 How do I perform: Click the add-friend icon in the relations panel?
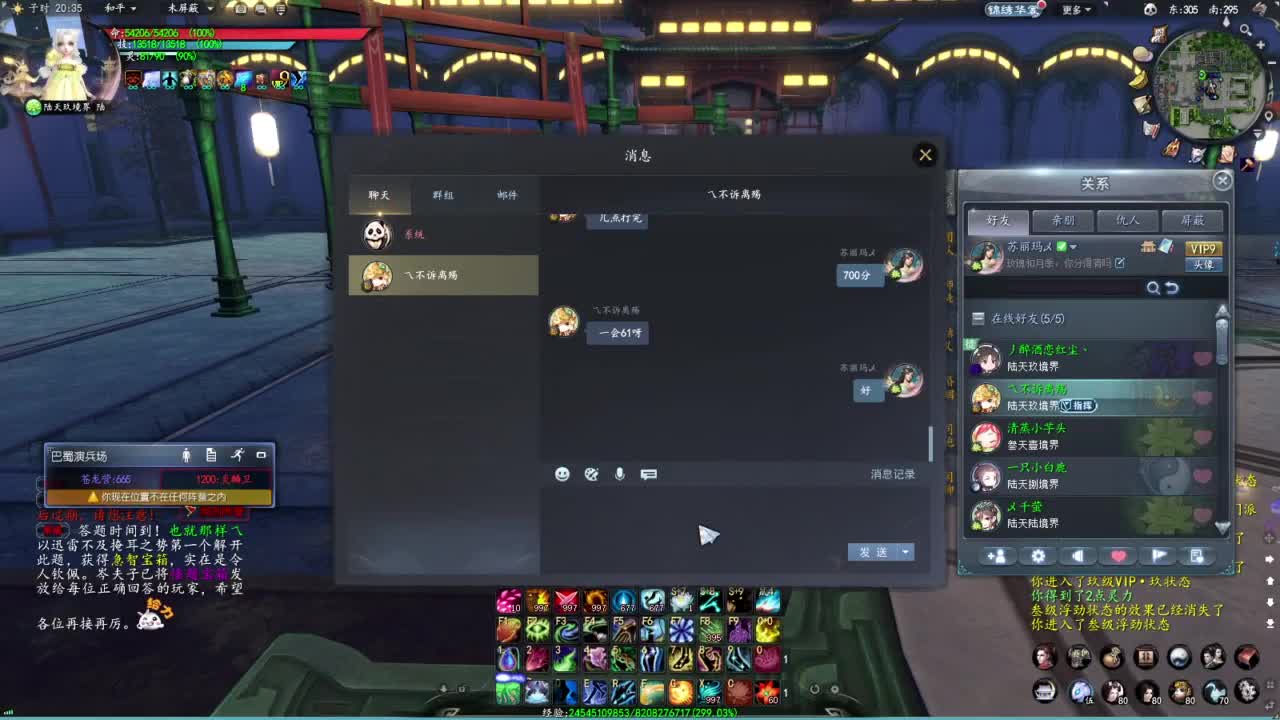coord(996,555)
